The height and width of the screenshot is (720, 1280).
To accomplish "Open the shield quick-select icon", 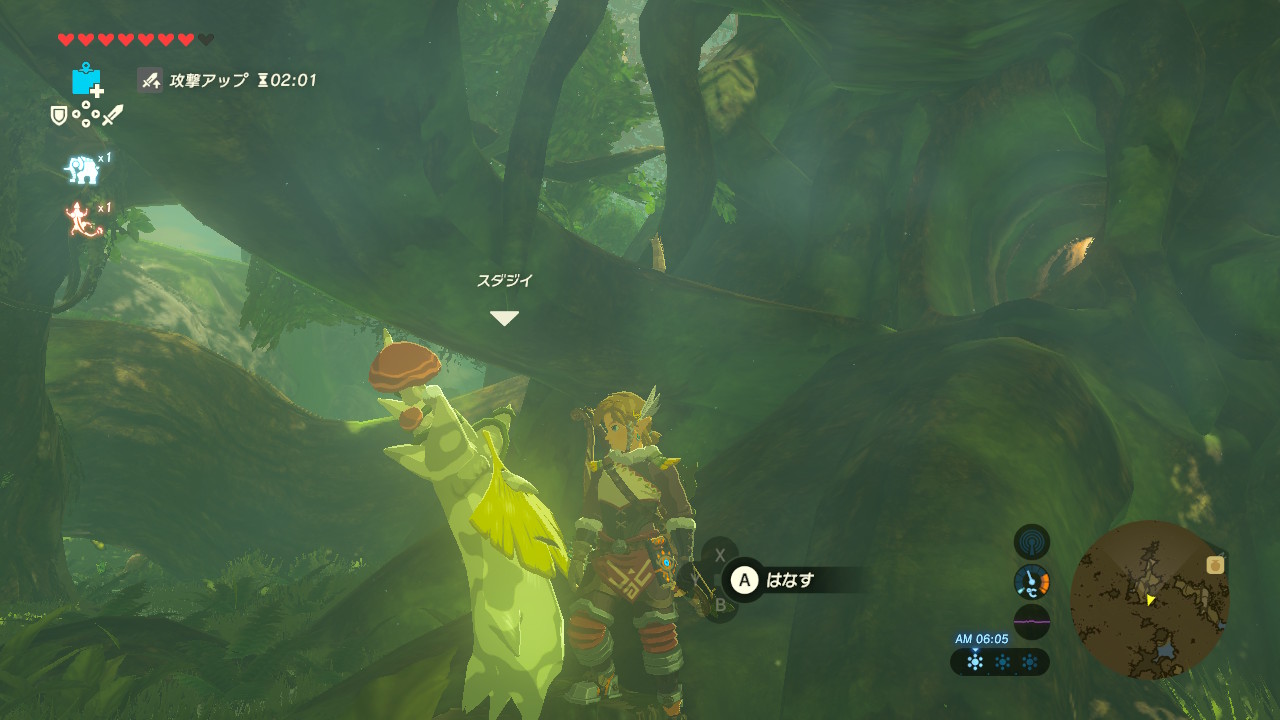I will [x=59, y=116].
